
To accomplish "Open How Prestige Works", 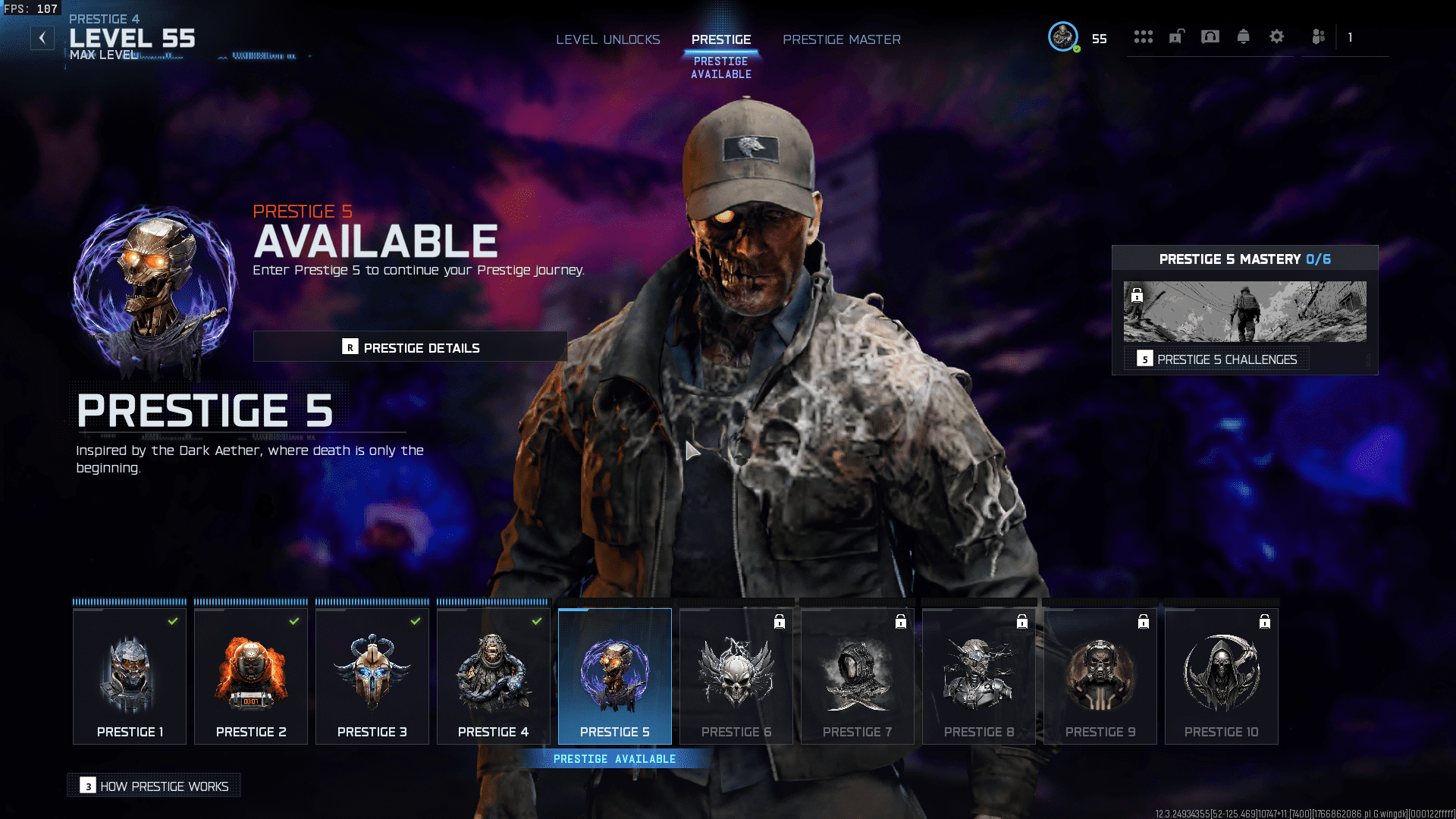I will (154, 786).
